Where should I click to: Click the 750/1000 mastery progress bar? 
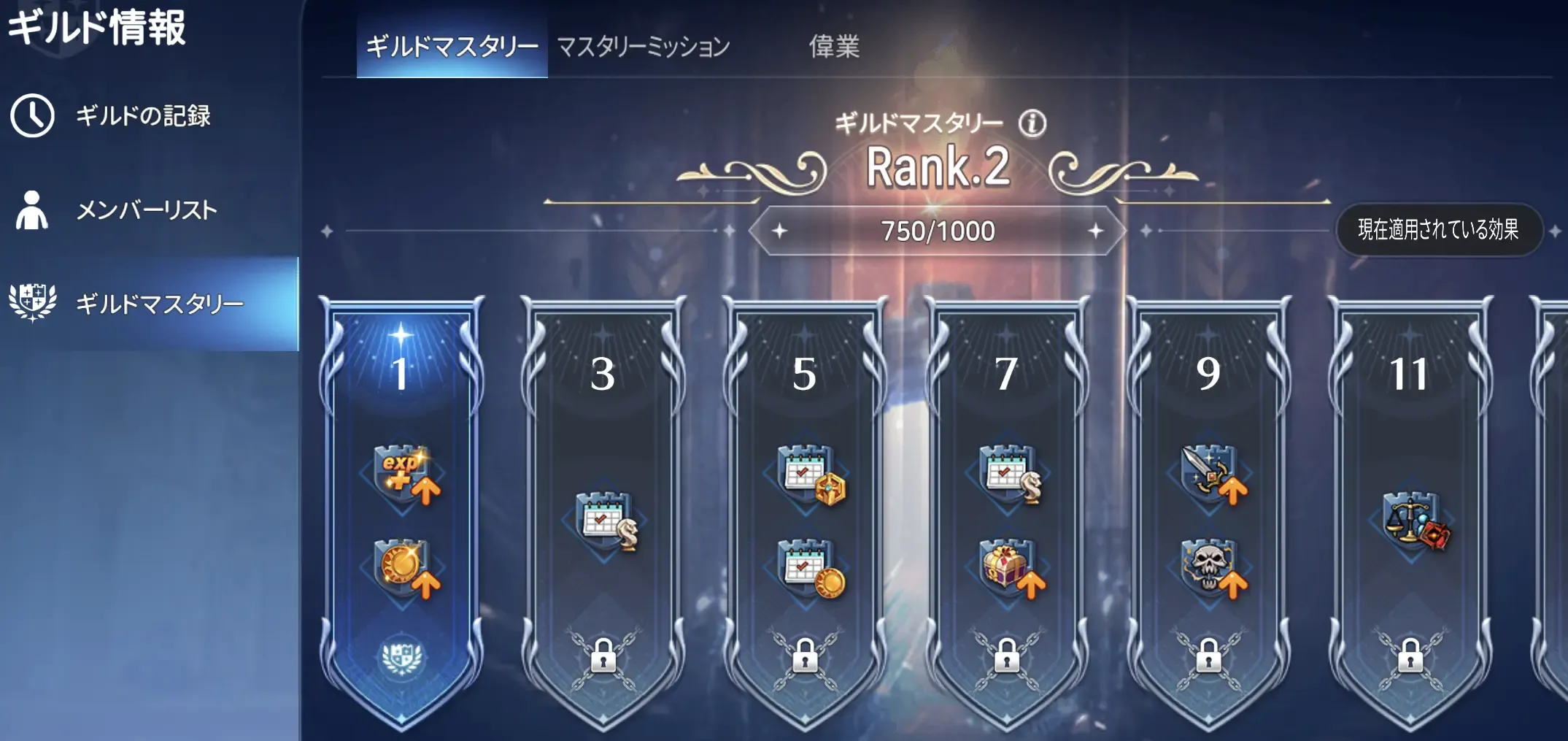[938, 230]
